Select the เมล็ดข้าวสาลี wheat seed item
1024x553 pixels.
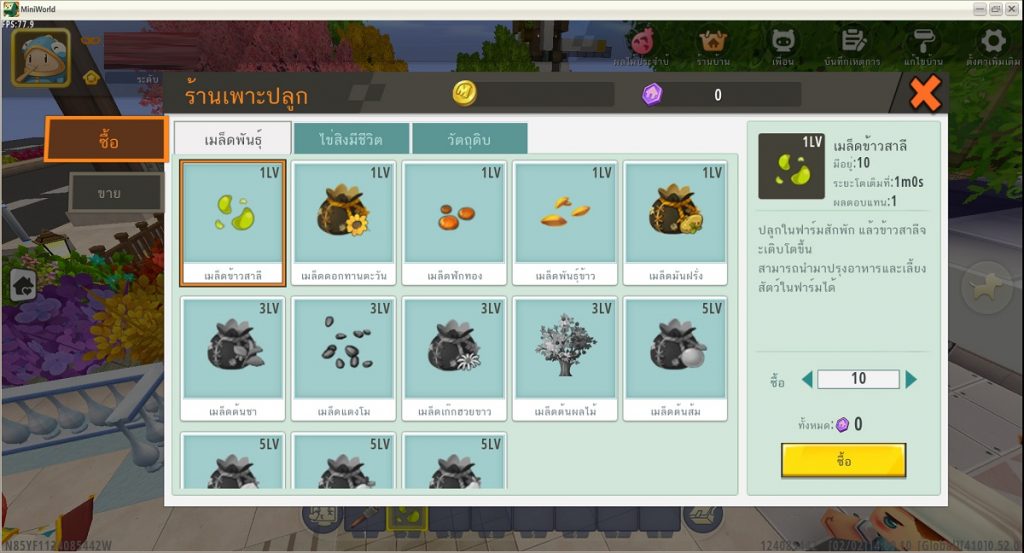[x=233, y=222]
